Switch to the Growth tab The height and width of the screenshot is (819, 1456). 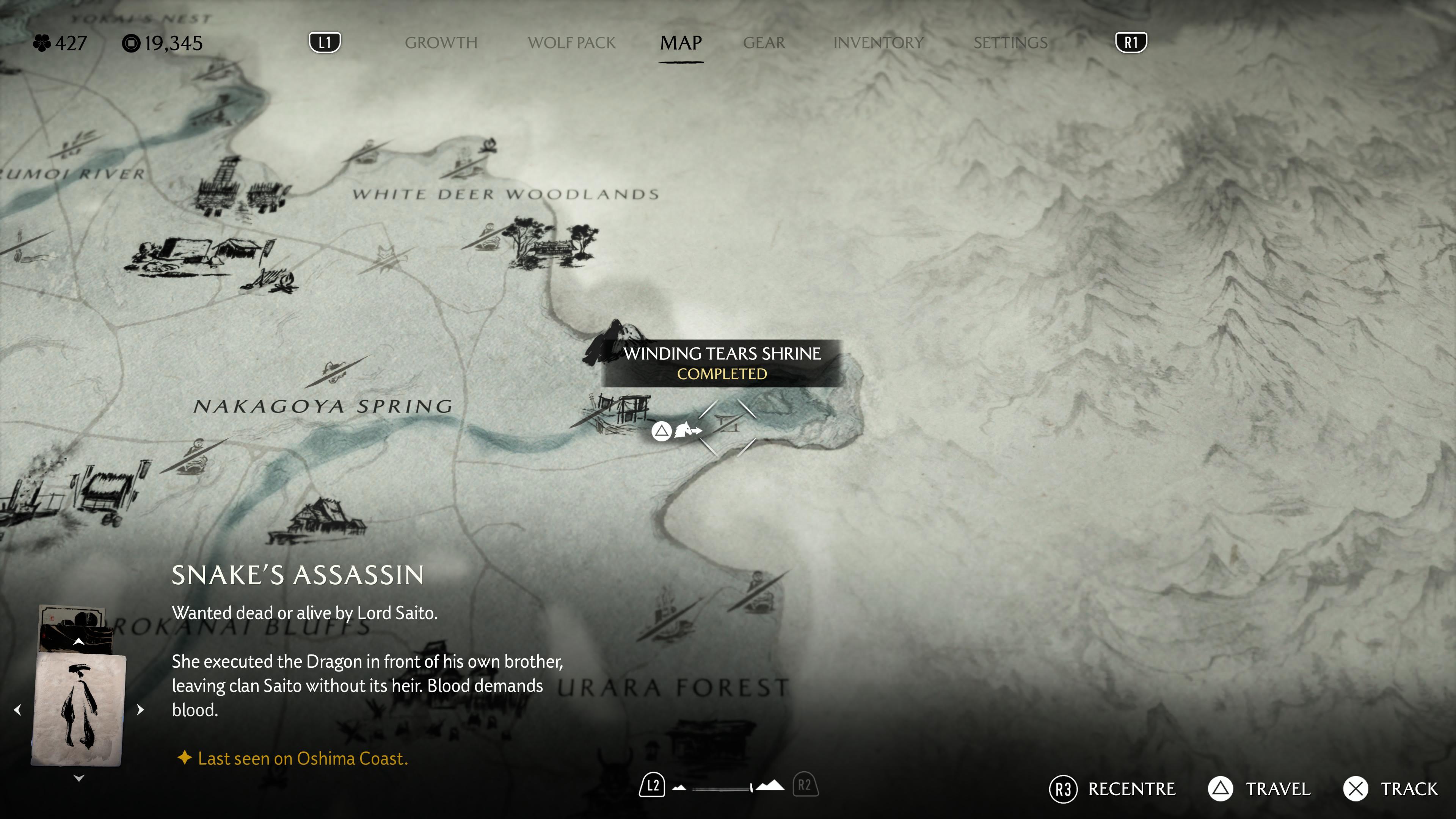pyautogui.click(x=441, y=43)
